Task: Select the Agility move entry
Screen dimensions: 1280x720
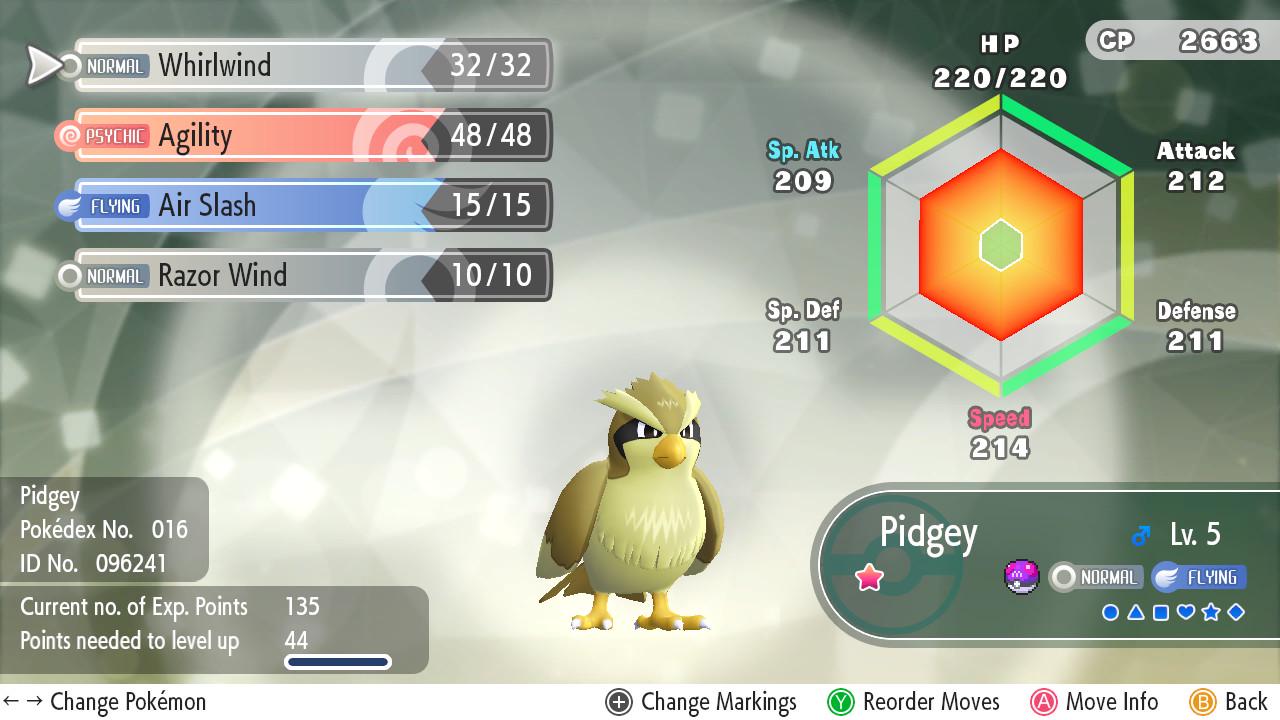Action: pos(300,136)
